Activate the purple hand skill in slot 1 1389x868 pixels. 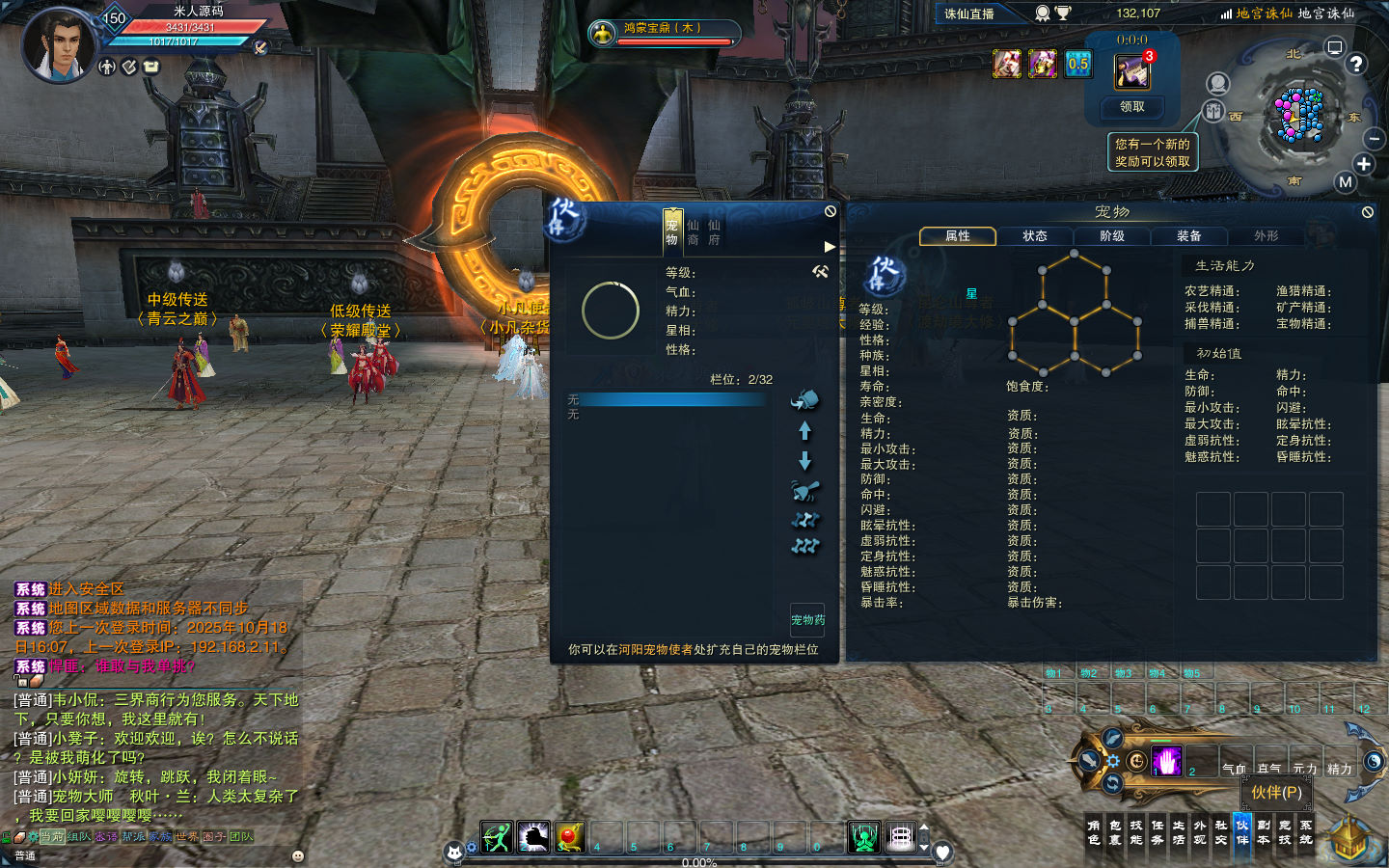pyautogui.click(x=1166, y=761)
